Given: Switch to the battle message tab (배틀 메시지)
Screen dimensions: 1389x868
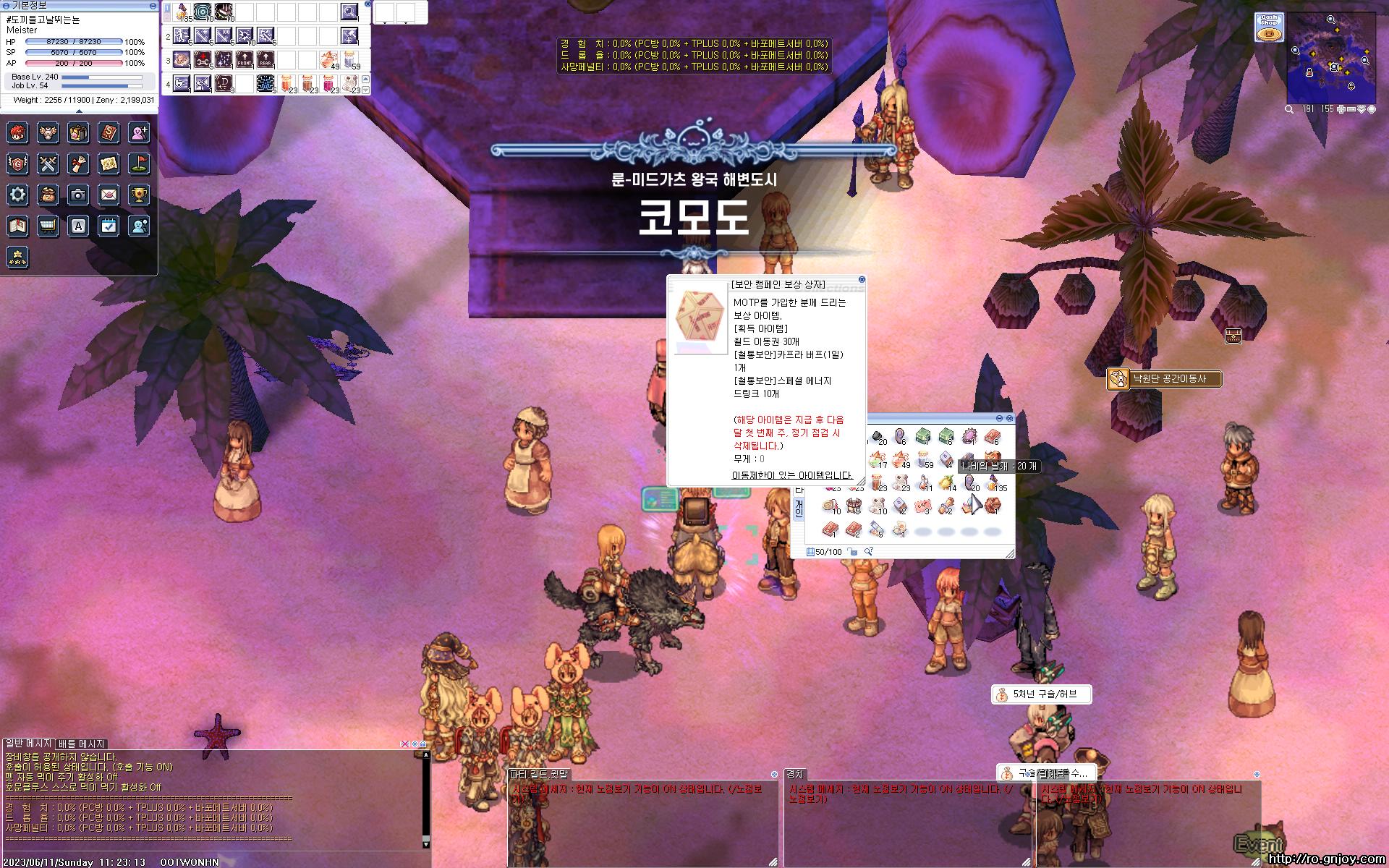Looking at the screenshot, I should [x=82, y=744].
